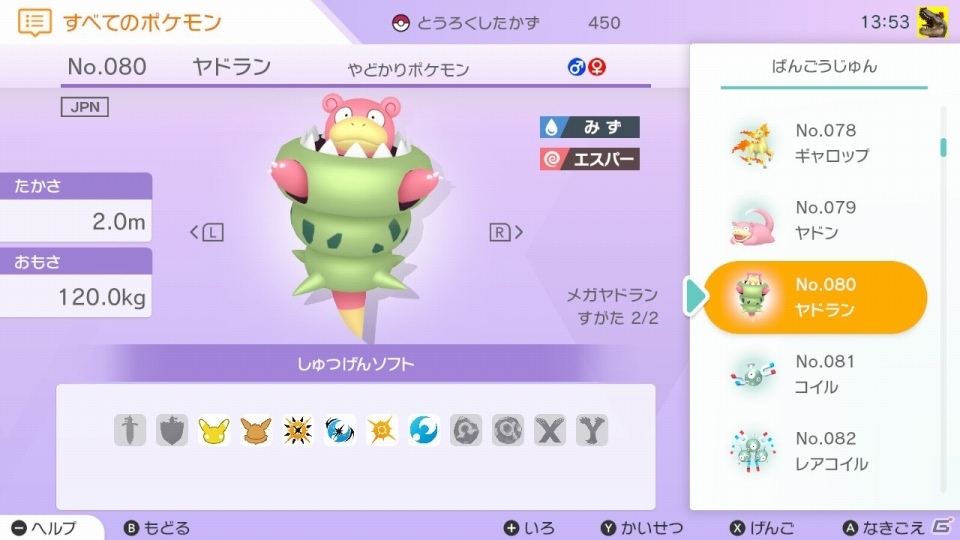Click the greyed Pokémon X game icon
Screen dimensions: 960x540
(550, 430)
